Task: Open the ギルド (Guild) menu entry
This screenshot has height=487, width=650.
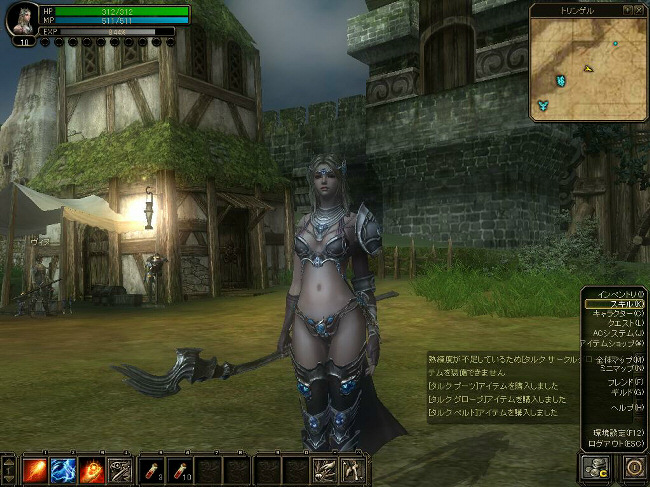Action: point(624,393)
